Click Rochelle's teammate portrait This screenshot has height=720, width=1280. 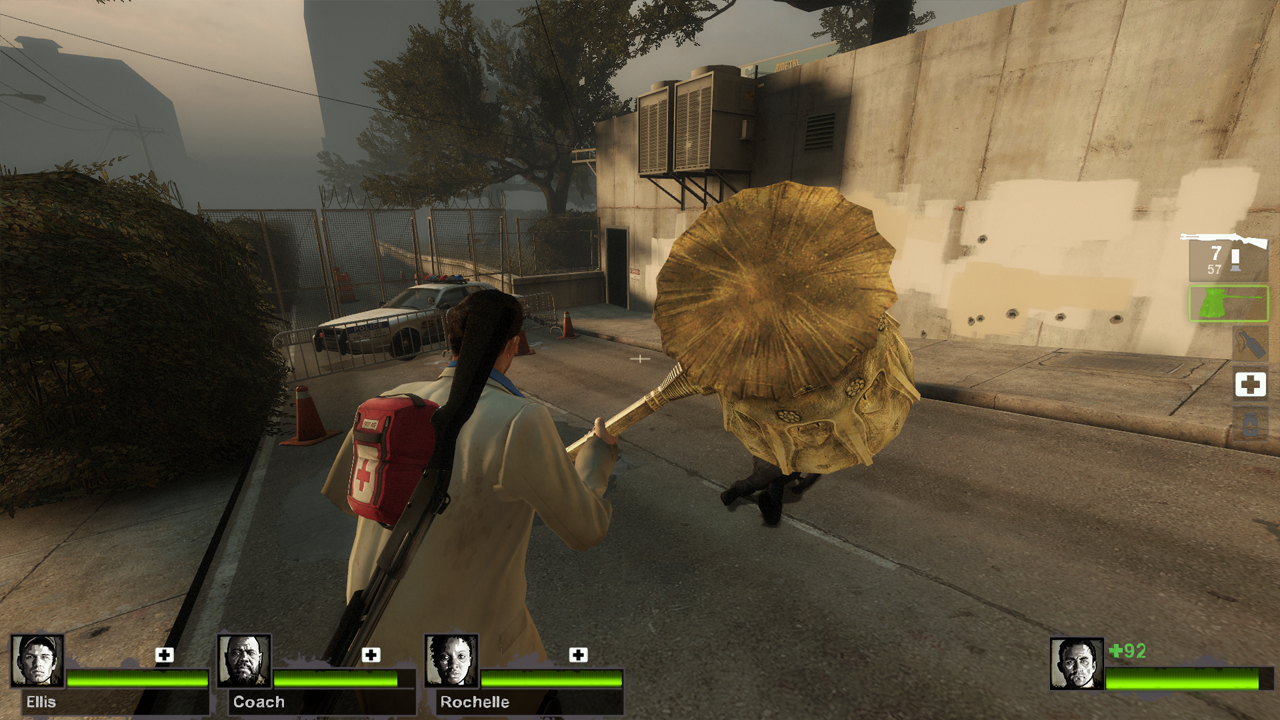[451, 661]
